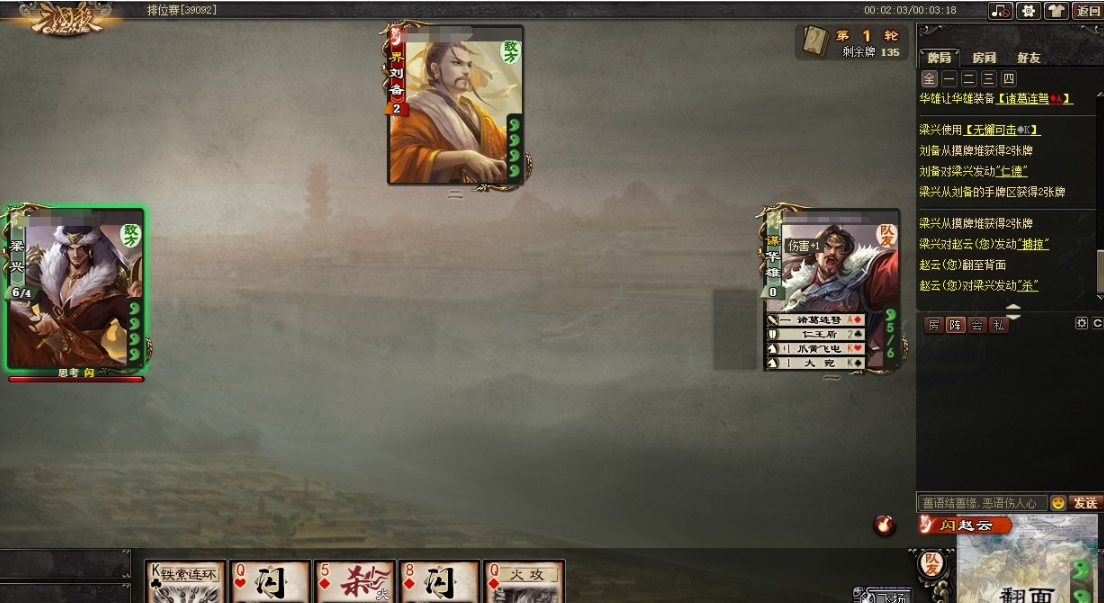Pick the 5 of diamonds 杀 card
This screenshot has width=1104, height=603.
355,582
